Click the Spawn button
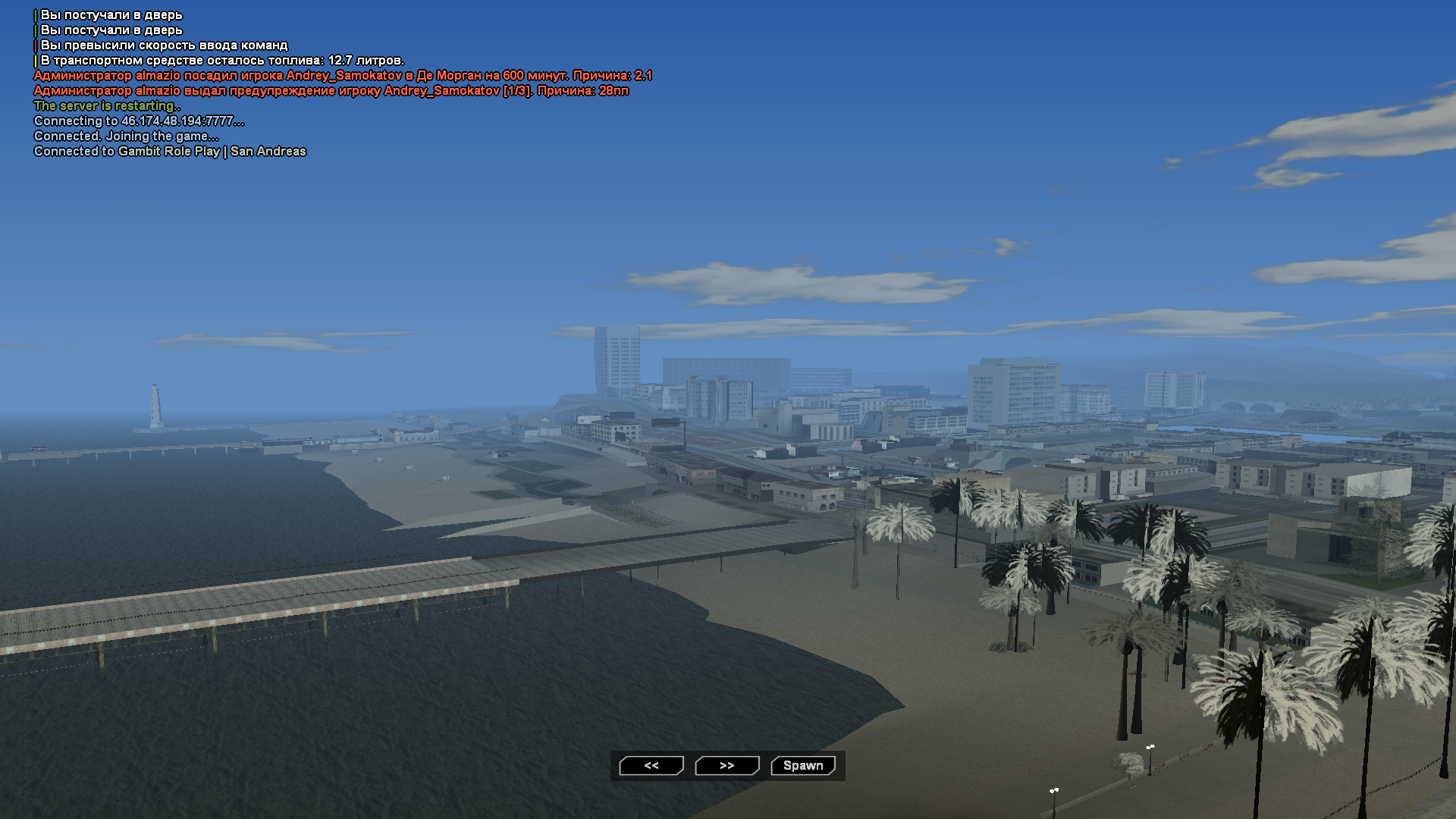Screen dimensions: 1456x819 point(803,766)
